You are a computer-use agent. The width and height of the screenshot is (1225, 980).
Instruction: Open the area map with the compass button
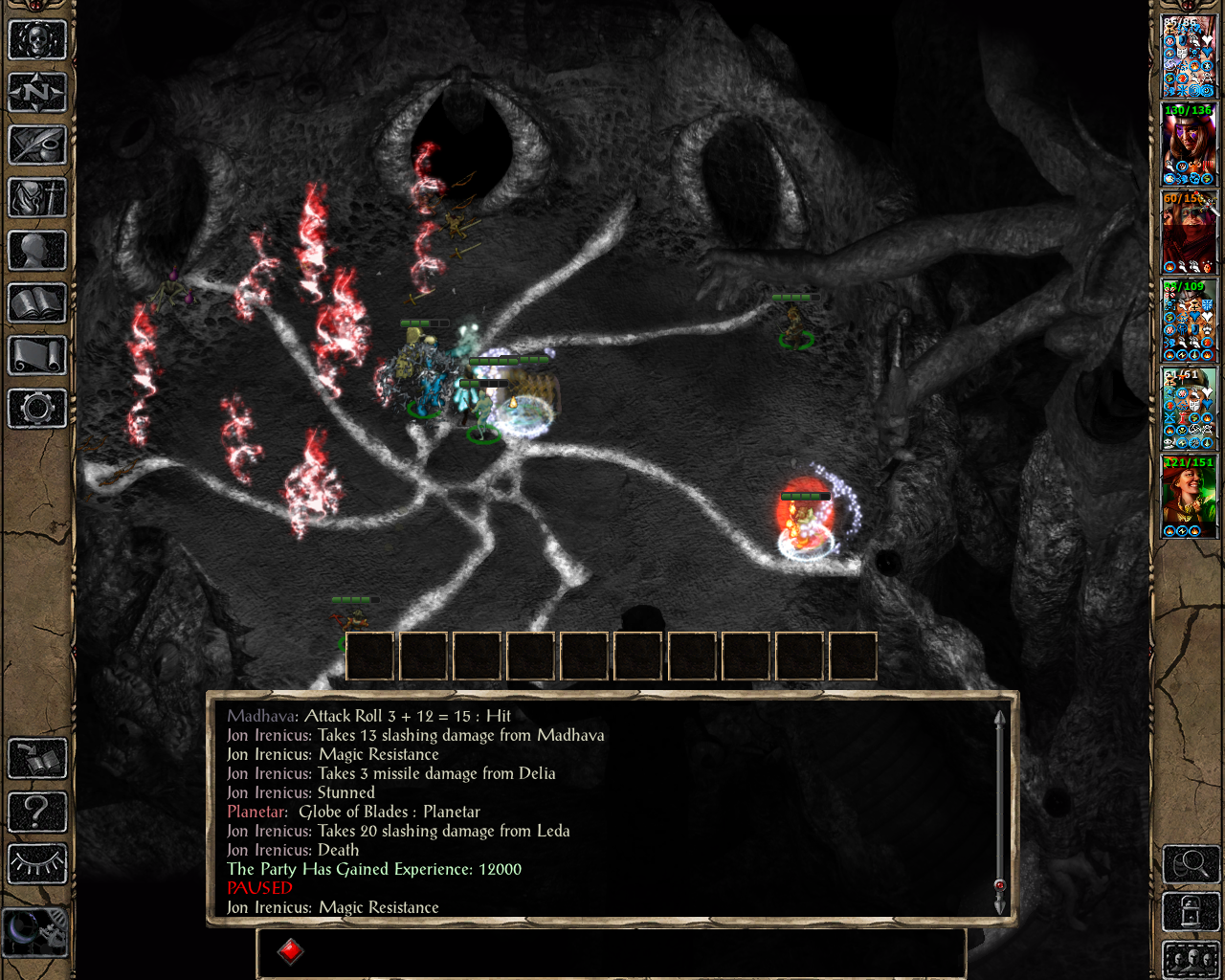(37, 93)
